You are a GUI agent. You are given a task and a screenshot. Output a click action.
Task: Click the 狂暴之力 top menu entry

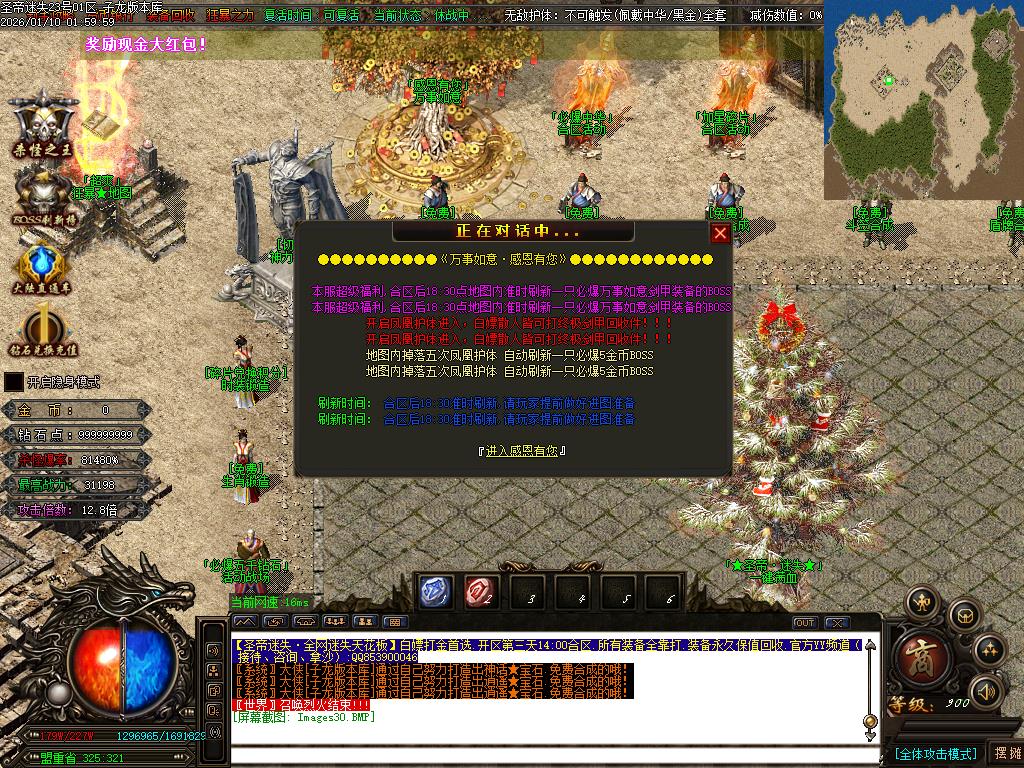(230, 16)
